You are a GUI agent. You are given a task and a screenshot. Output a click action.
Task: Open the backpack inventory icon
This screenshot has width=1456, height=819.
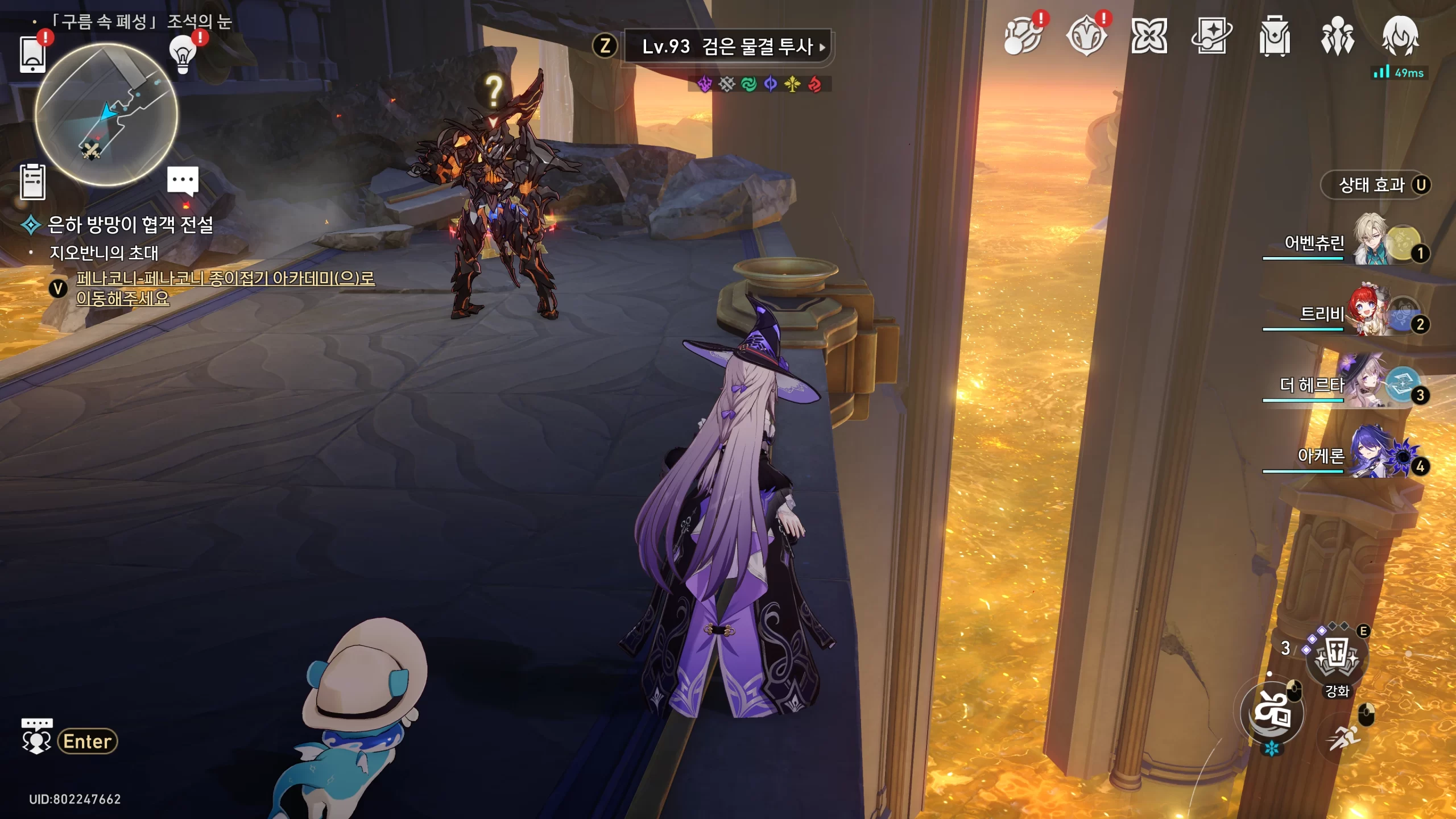tap(1274, 36)
